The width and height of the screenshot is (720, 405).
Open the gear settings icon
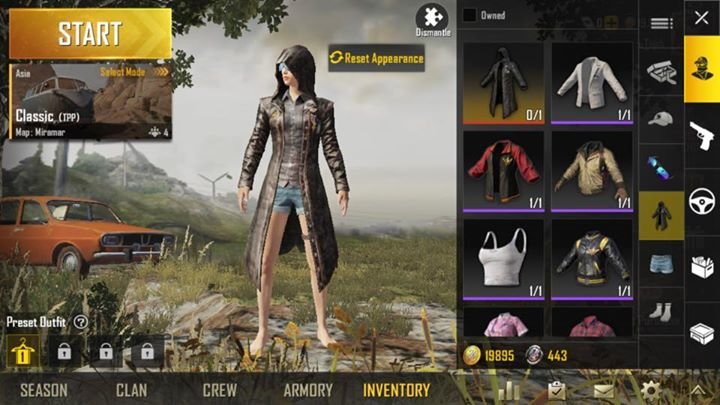pos(651,390)
